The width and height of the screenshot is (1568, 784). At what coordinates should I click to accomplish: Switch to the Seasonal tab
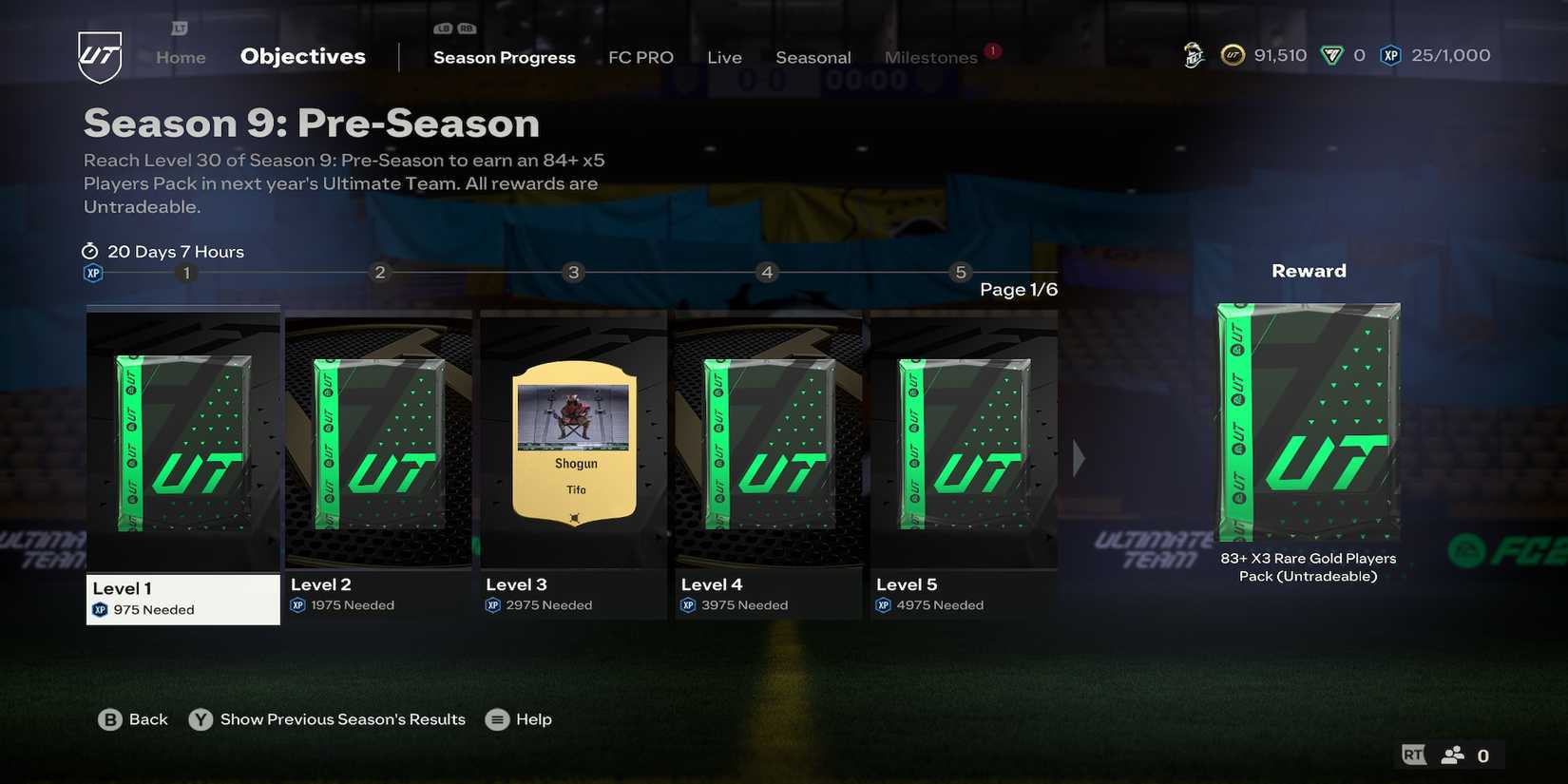(813, 56)
